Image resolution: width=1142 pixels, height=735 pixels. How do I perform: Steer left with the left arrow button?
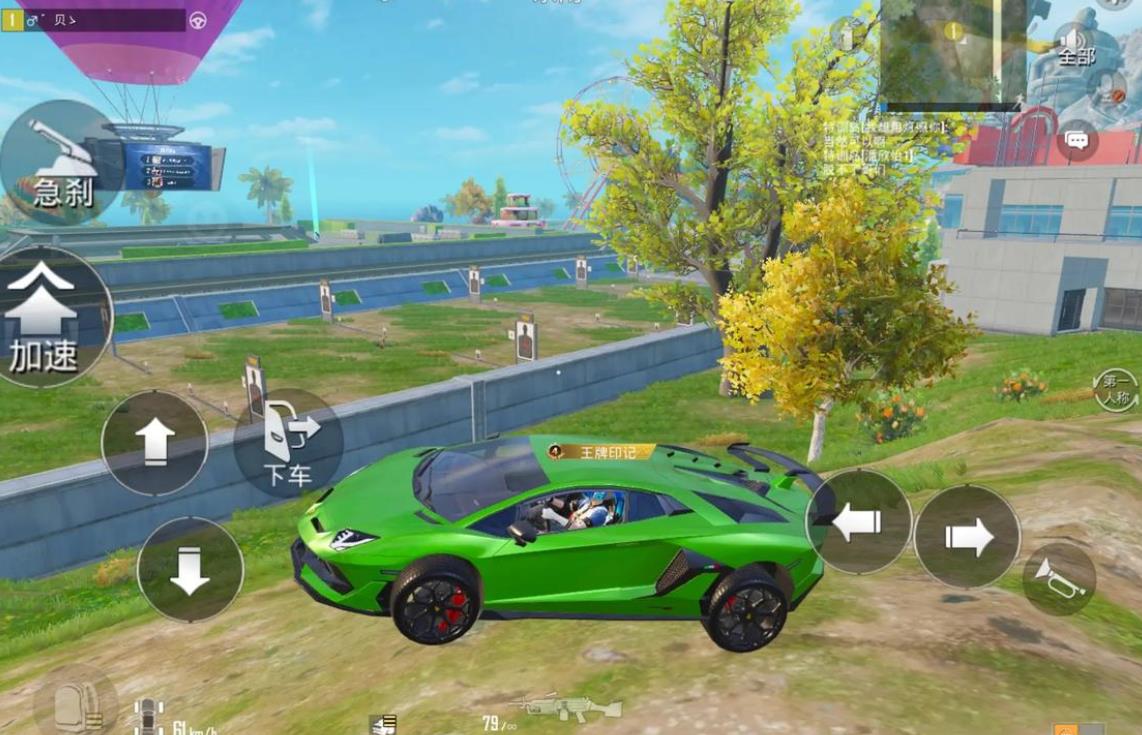pyautogui.click(x=858, y=521)
